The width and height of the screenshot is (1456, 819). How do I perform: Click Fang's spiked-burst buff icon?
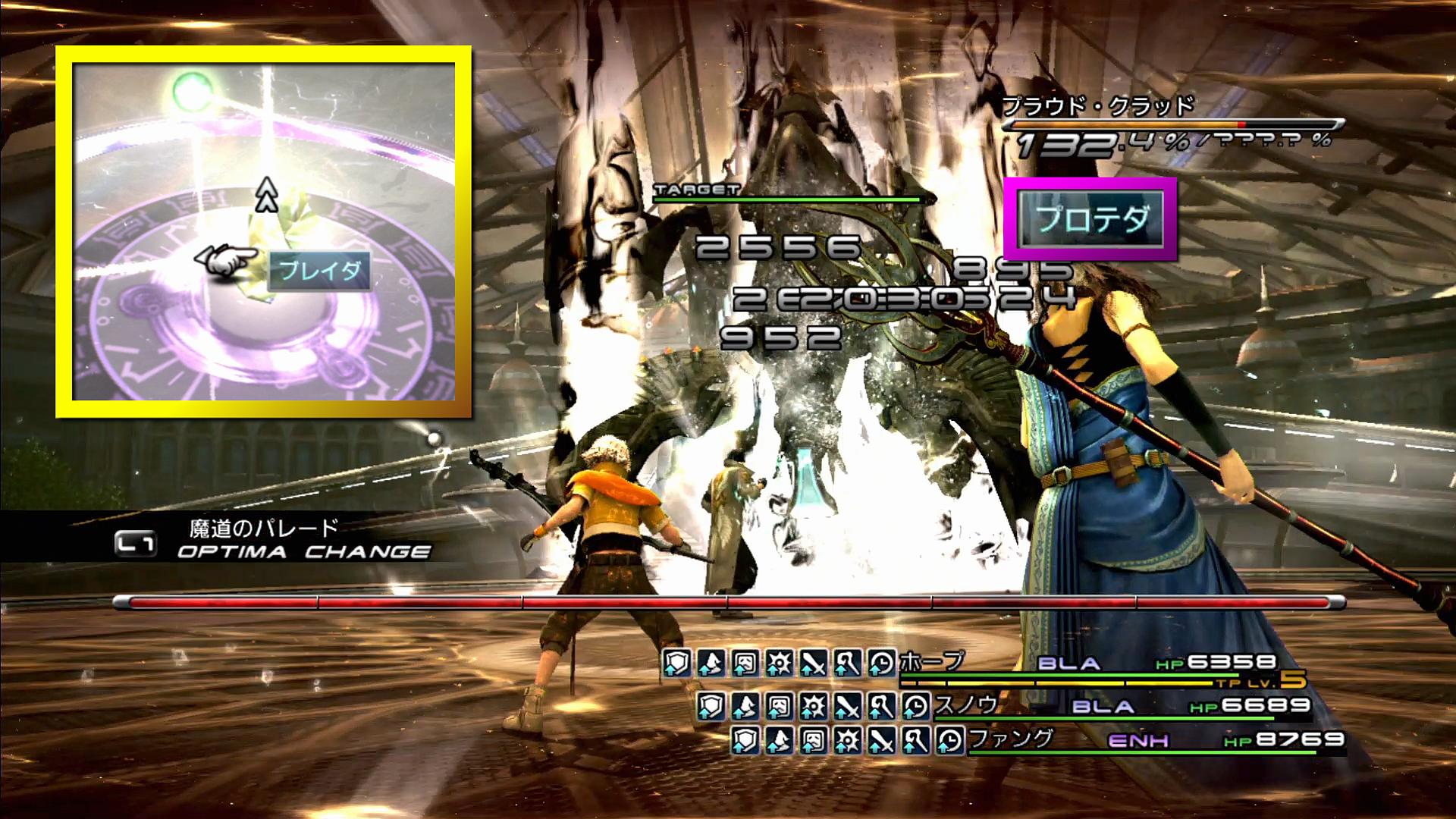coord(847,740)
